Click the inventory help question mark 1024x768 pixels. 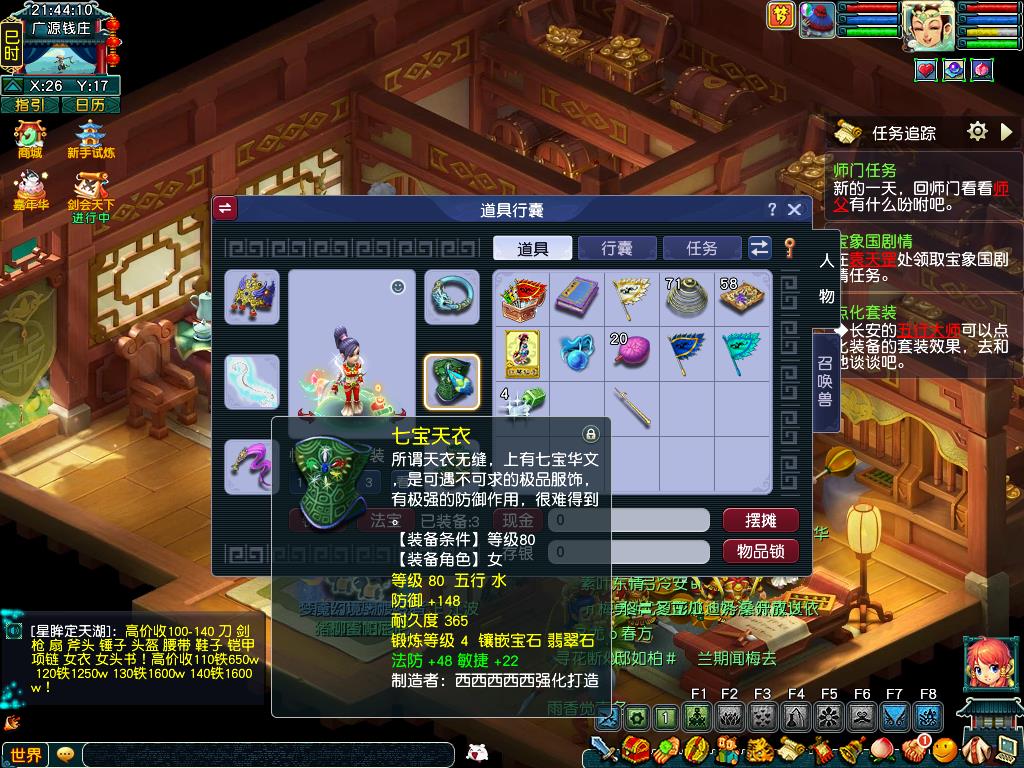pos(771,209)
